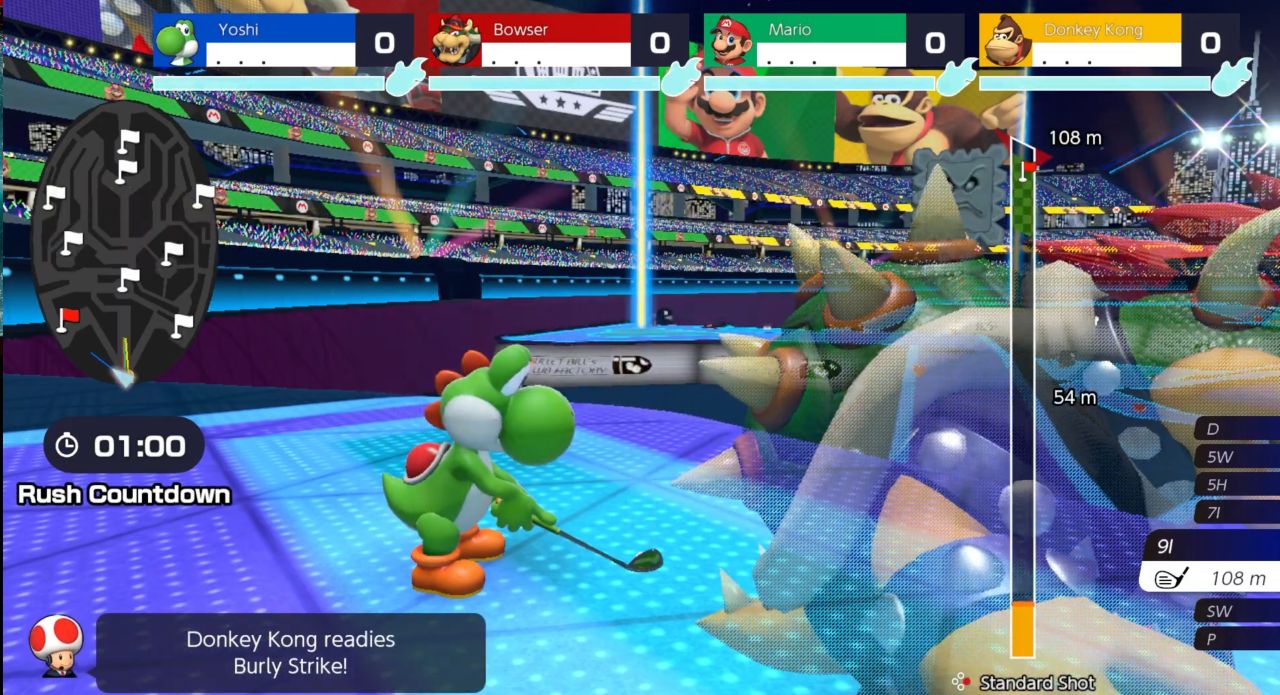
Task: Select Mario's player score panel
Action: [833, 41]
